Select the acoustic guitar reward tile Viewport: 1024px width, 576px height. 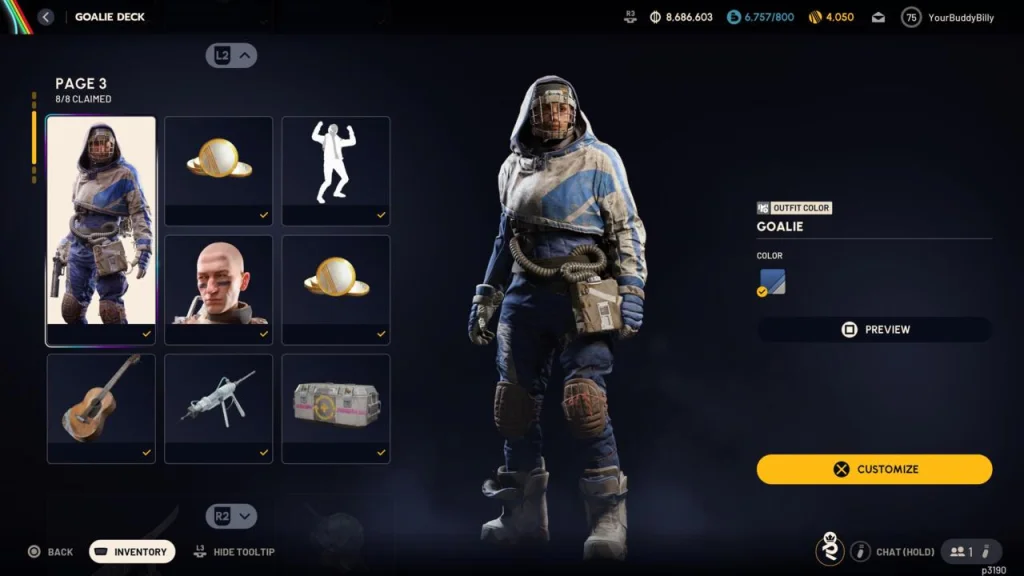click(101, 408)
